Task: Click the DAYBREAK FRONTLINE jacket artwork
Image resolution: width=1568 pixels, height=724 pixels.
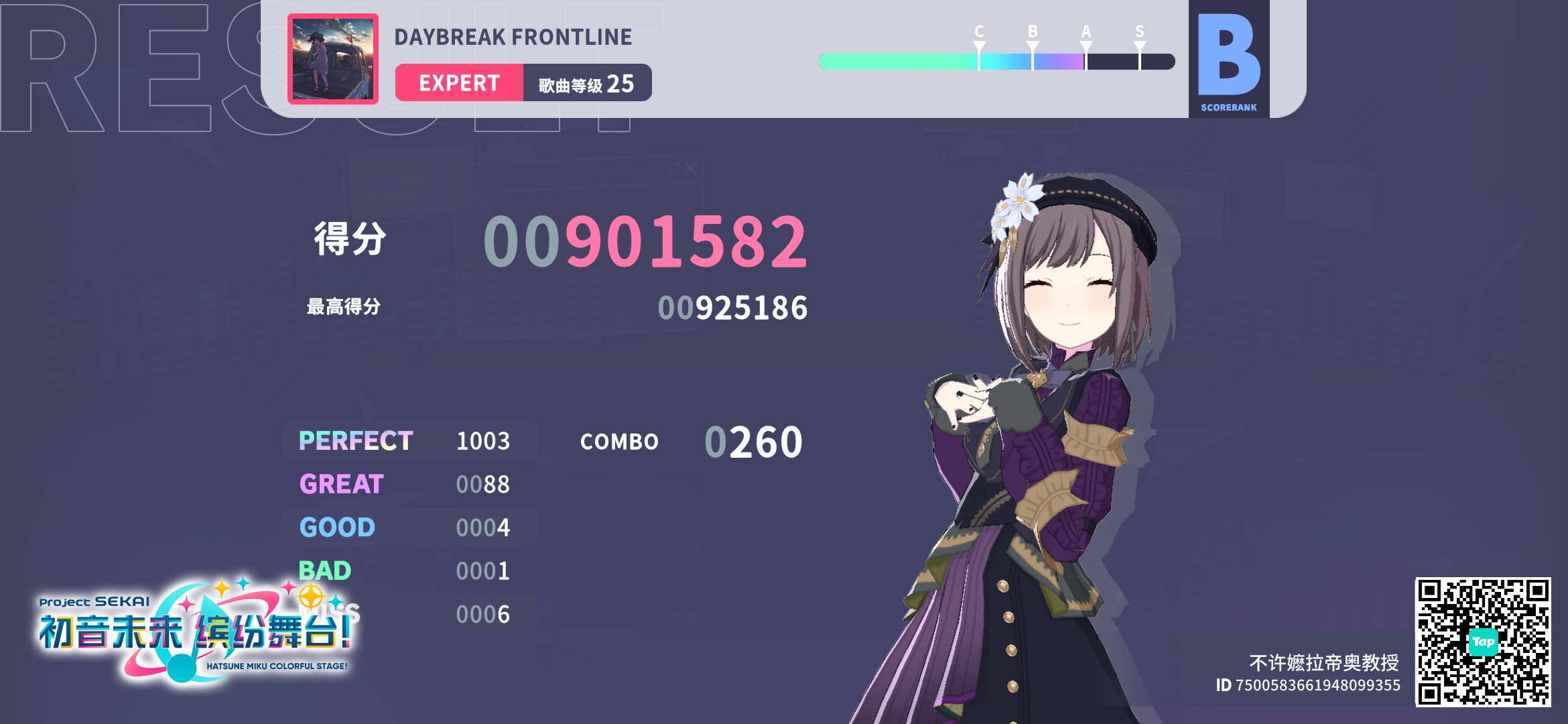Action: pos(333,59)
